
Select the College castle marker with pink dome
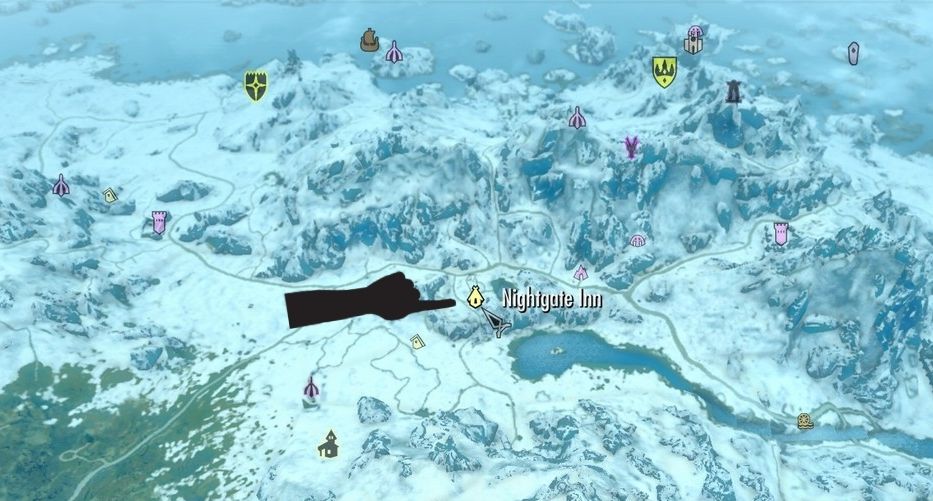[x=694, y=39]
